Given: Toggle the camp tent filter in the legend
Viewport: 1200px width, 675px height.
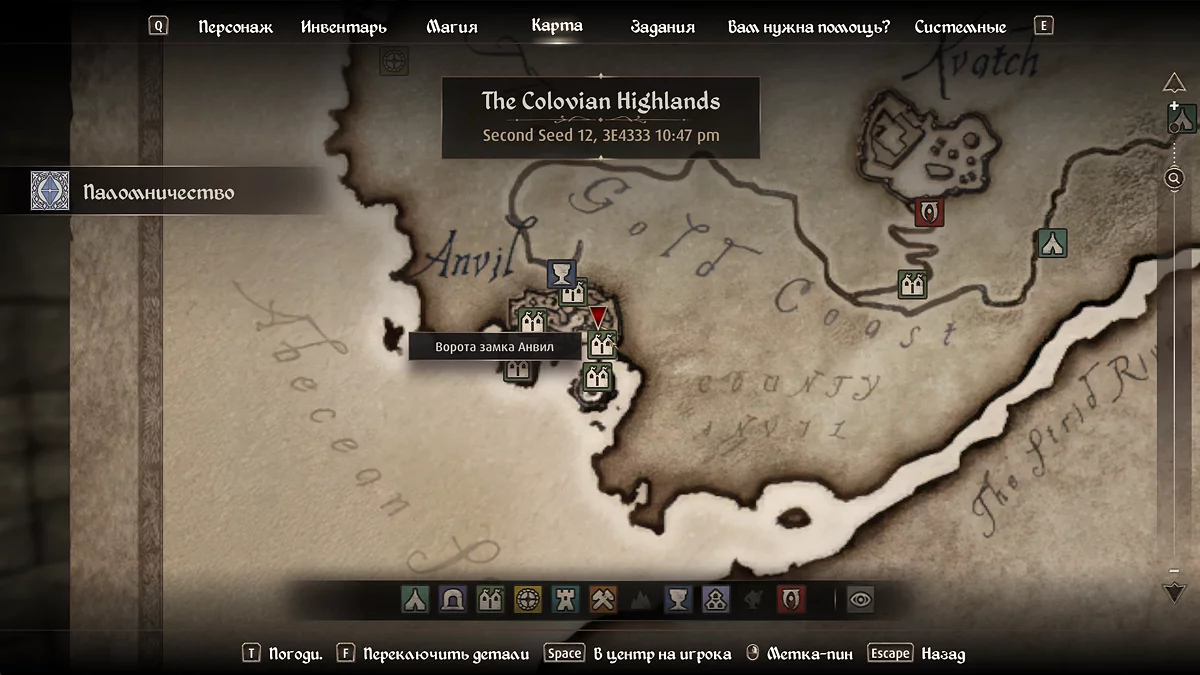Looking at the screenshot, I should (415, 599).
